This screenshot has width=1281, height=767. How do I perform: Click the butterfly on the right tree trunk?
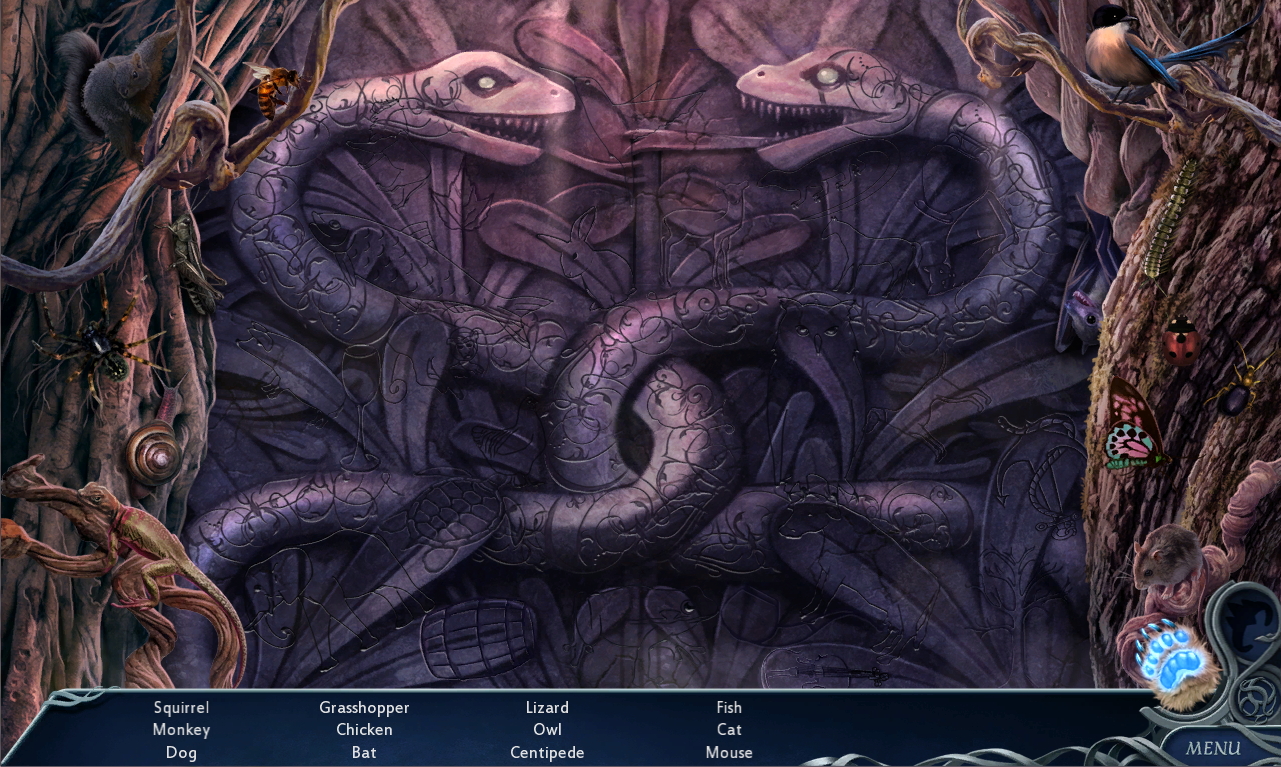tap(1133, 428)
